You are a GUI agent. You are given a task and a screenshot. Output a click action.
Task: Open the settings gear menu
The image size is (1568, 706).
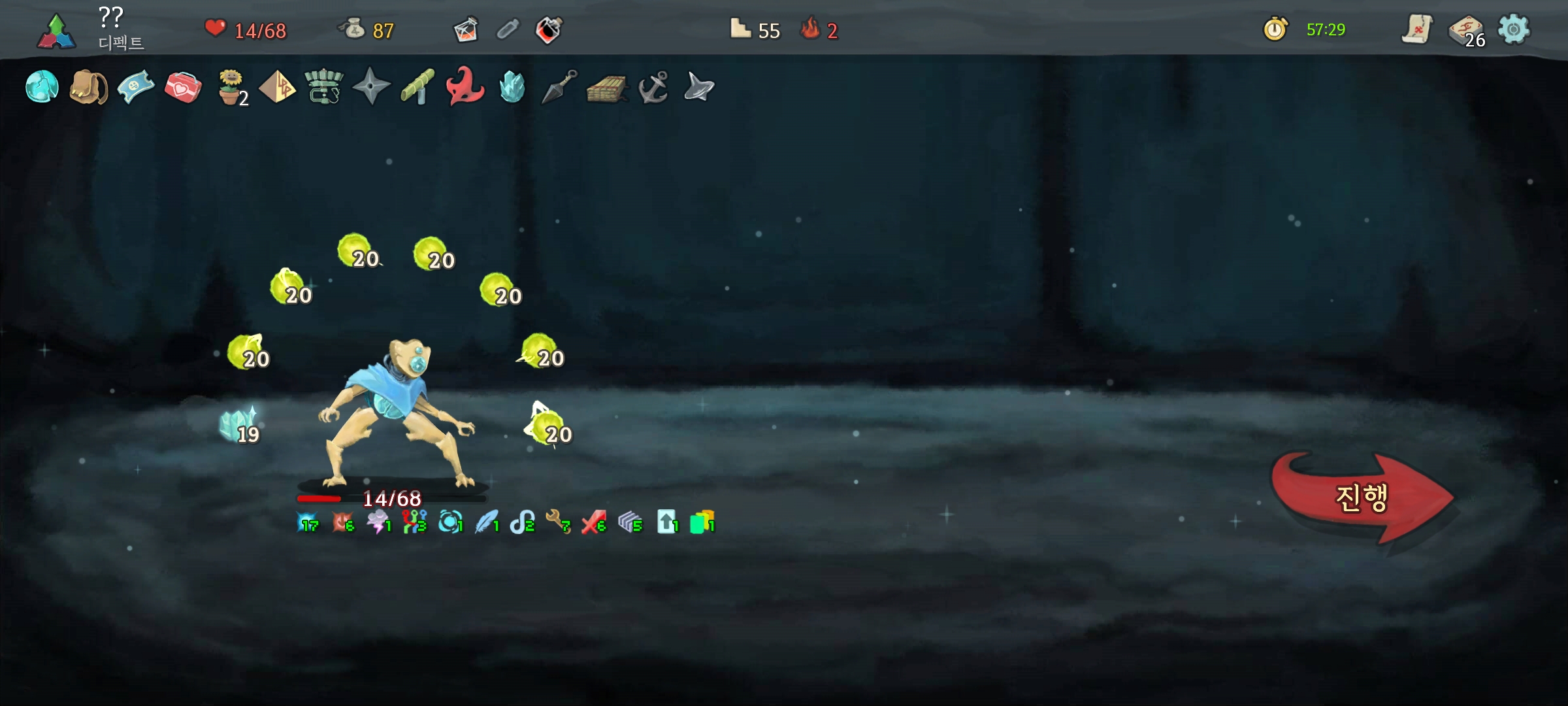[x=1513, y=29]
